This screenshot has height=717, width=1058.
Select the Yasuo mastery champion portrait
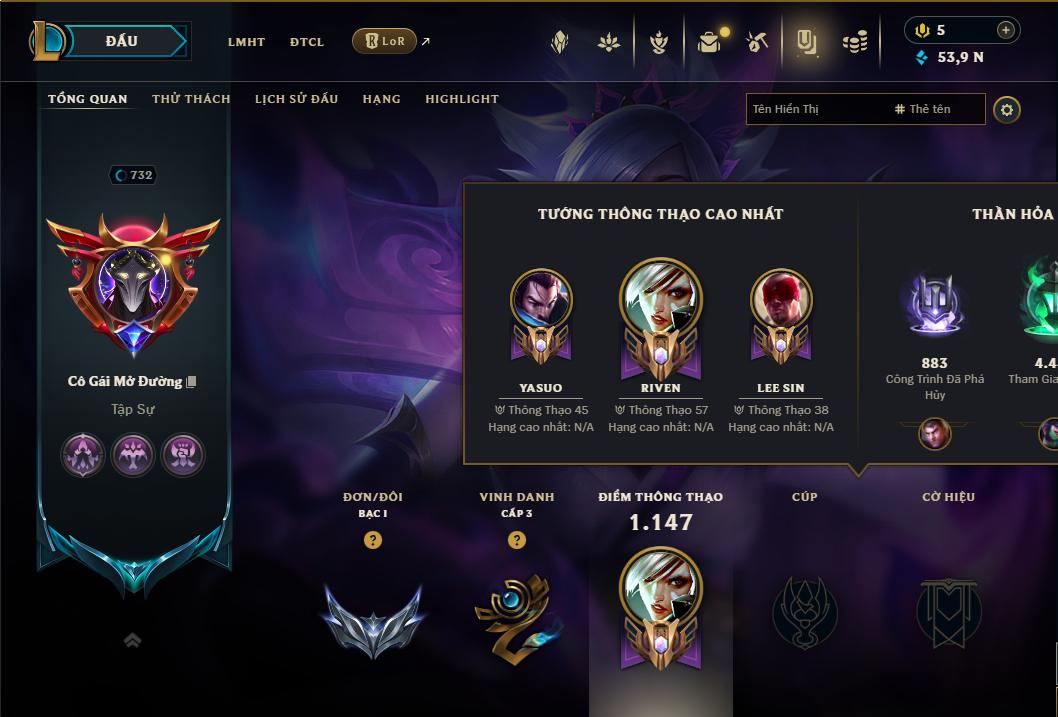pos(541,298)
